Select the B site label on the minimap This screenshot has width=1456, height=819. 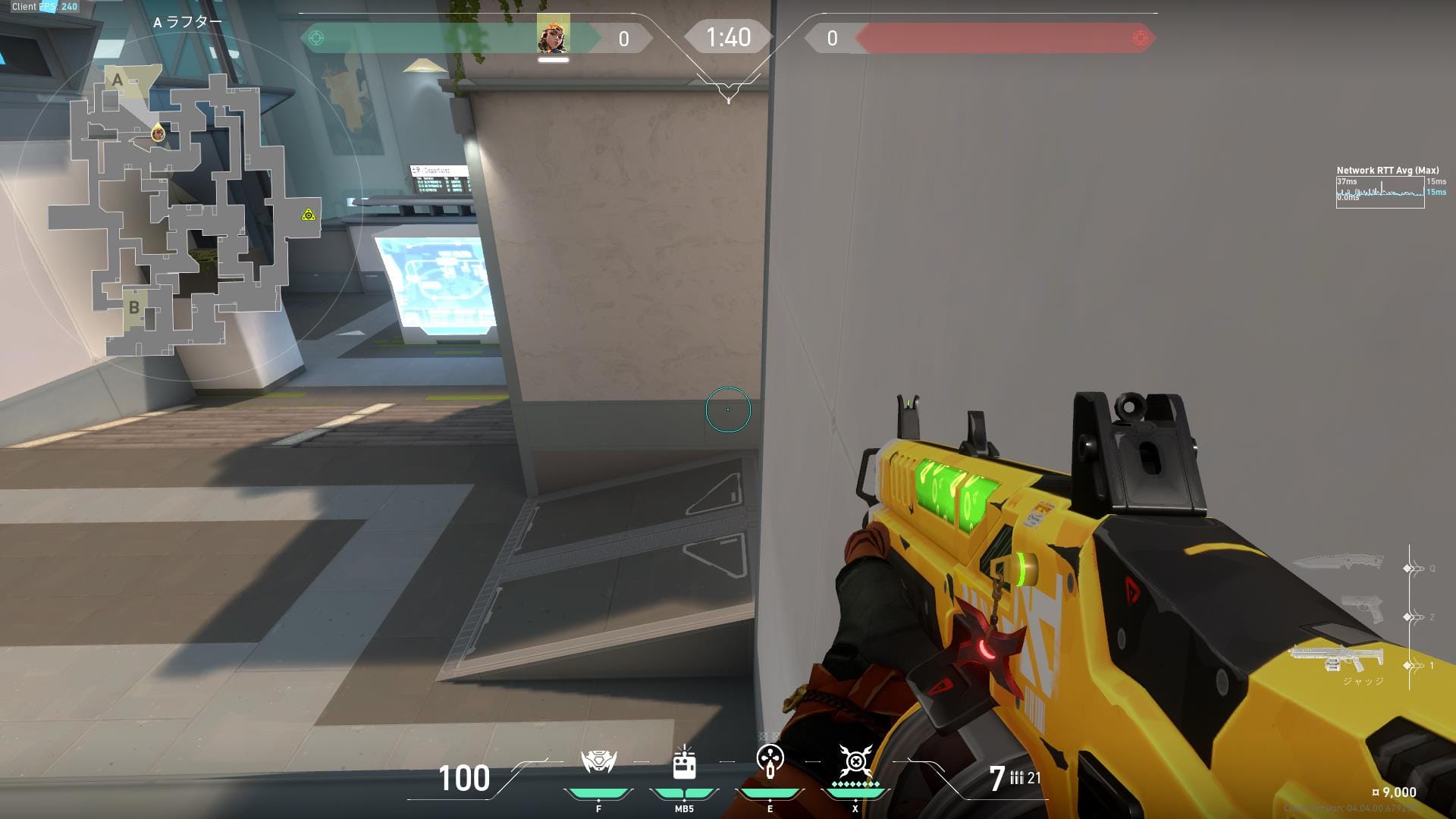134,308
